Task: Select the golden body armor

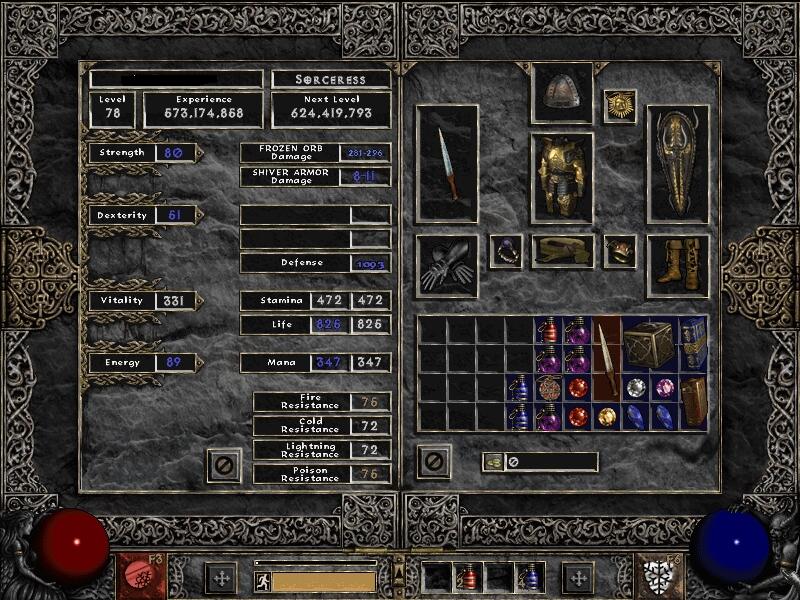Action: pyautogui.click(x=561, y=176)
